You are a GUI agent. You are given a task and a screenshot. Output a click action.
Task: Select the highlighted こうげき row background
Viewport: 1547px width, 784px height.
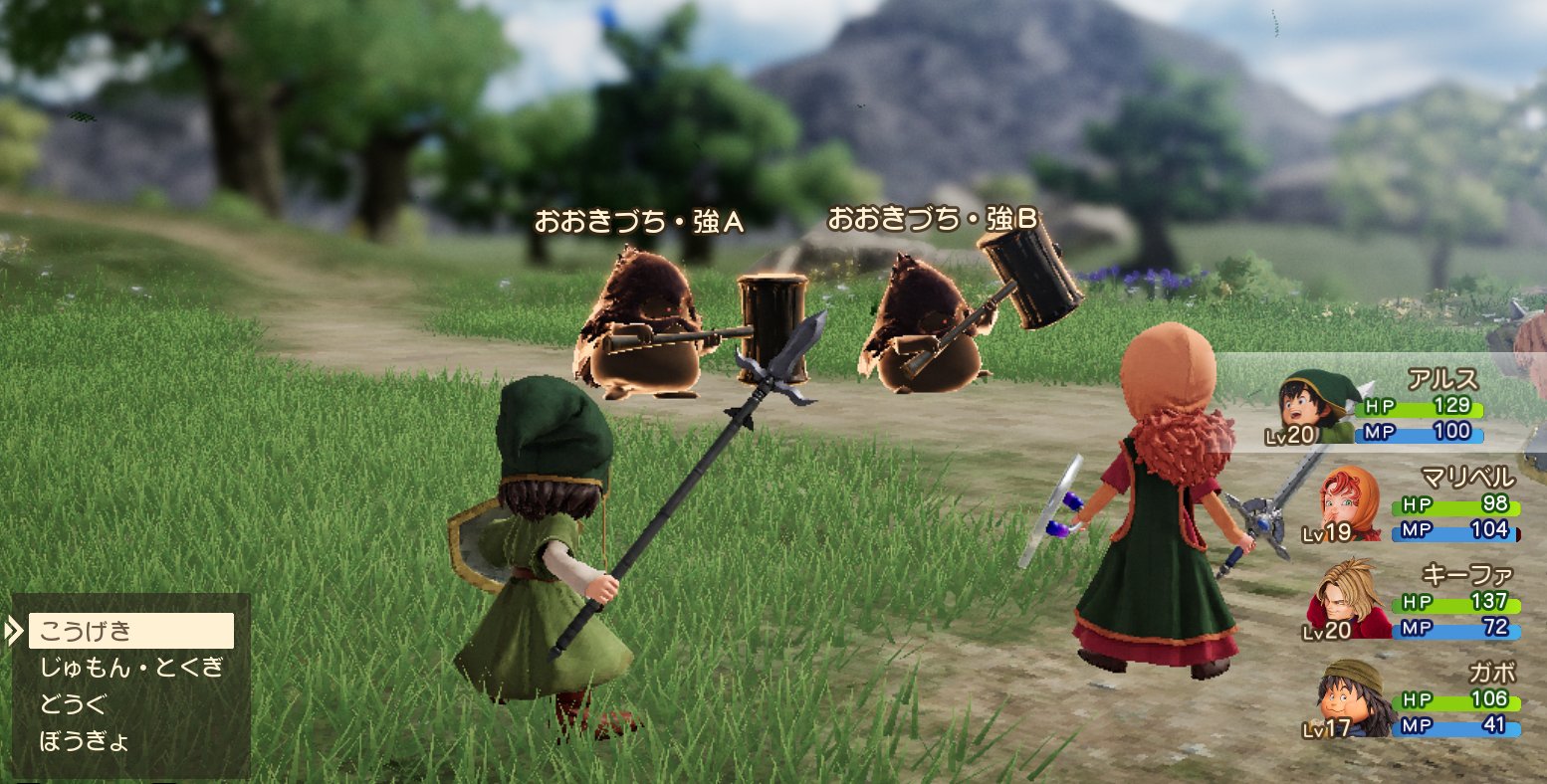(x=129, y=629)
